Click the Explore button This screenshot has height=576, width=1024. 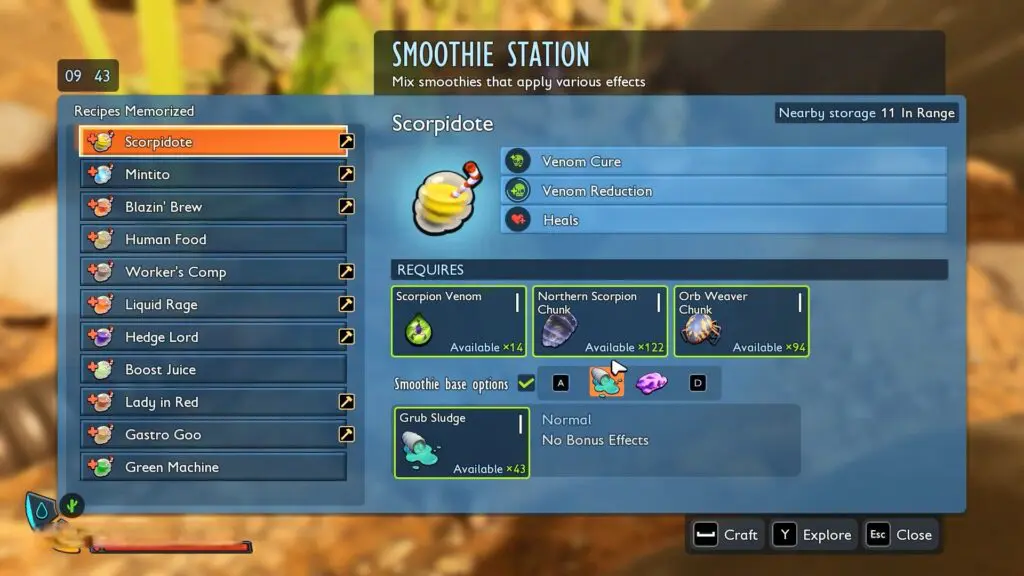point(813,535)
